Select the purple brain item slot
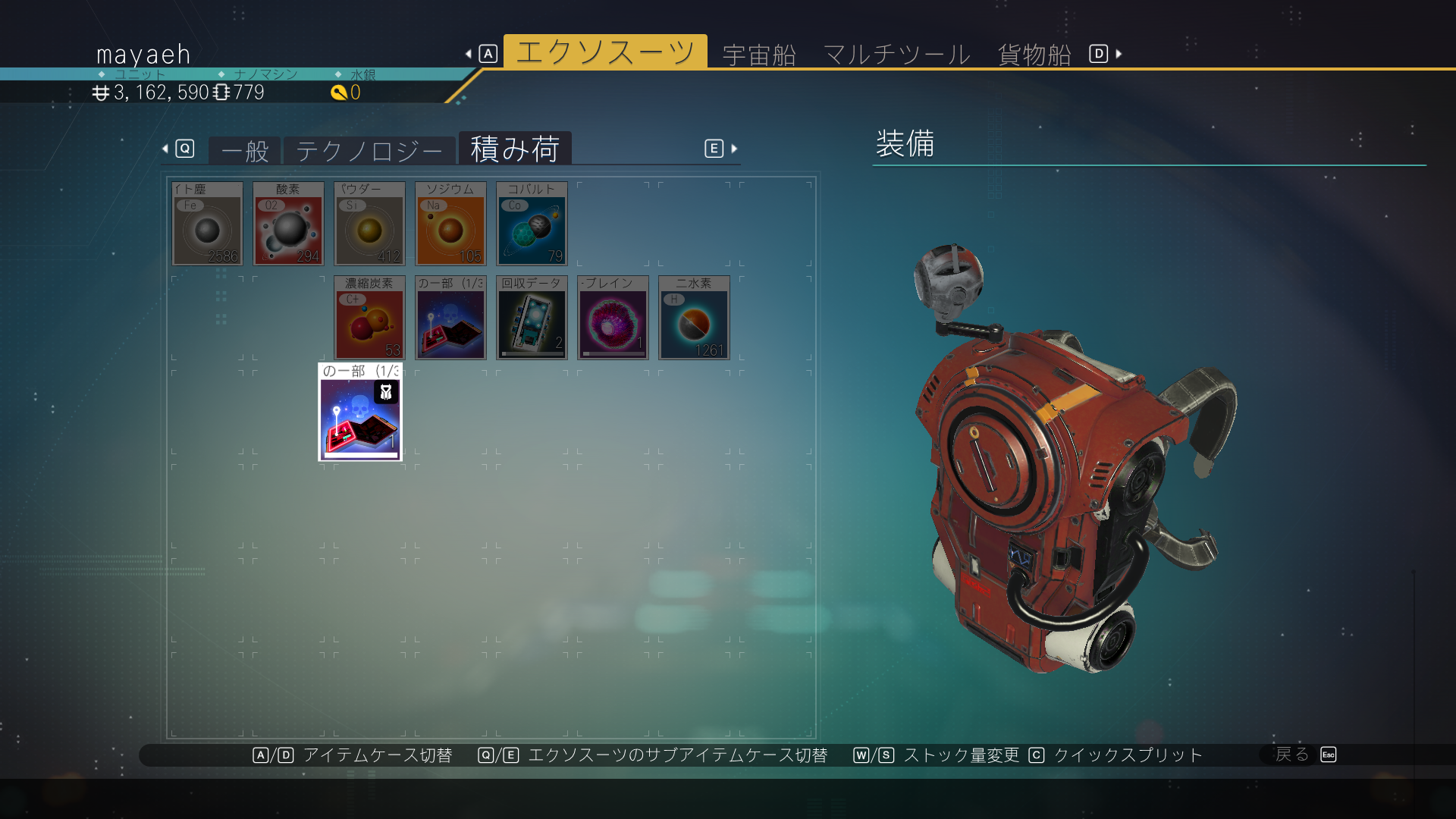The height and width of the screenshot is (819, 1456). click(613, 318)
